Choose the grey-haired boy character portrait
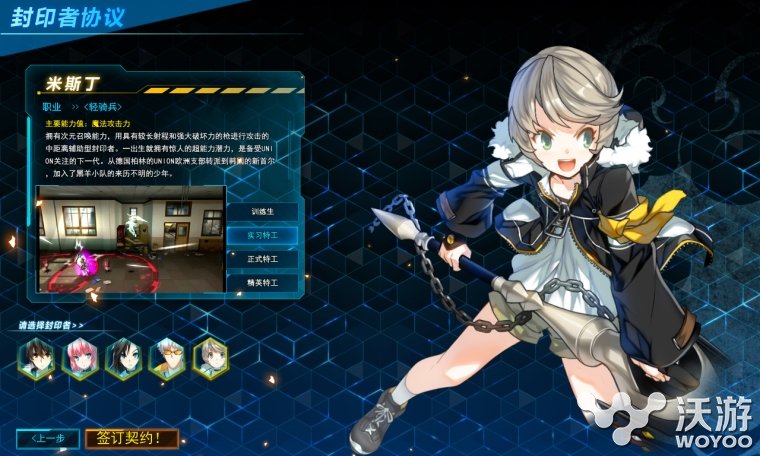 click(x=210, y=358)
